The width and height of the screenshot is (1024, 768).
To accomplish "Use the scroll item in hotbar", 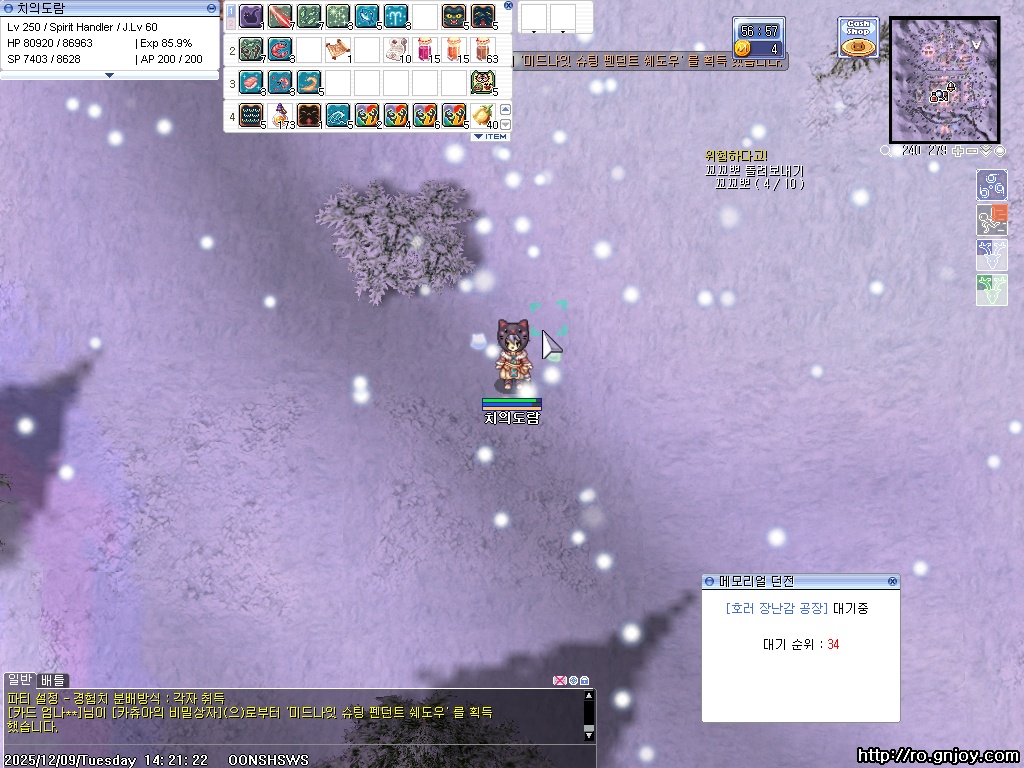I will (x=338, y=48).
